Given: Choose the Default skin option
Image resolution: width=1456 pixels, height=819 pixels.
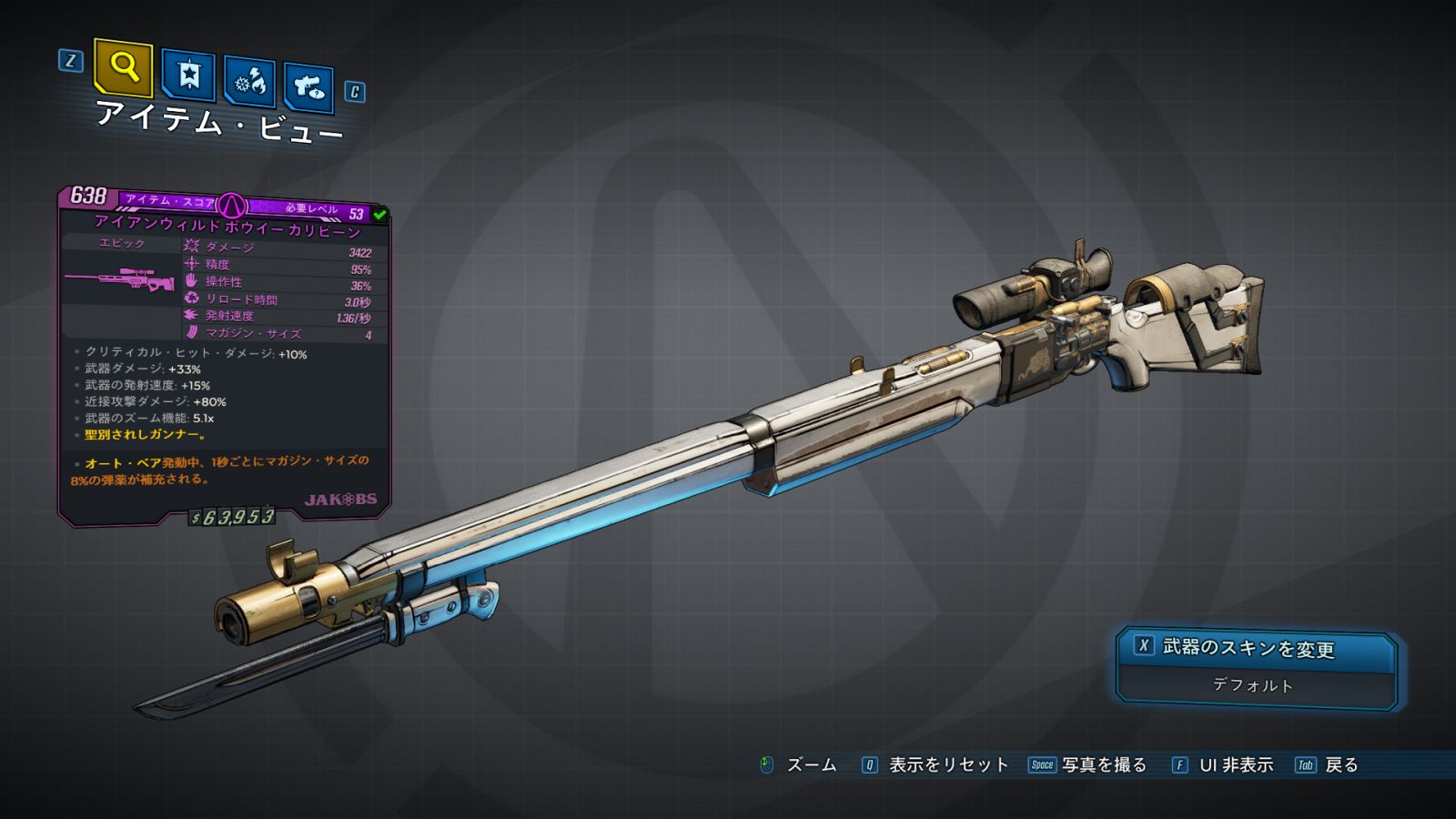Looking at the screenshot, I should 1253,685.
